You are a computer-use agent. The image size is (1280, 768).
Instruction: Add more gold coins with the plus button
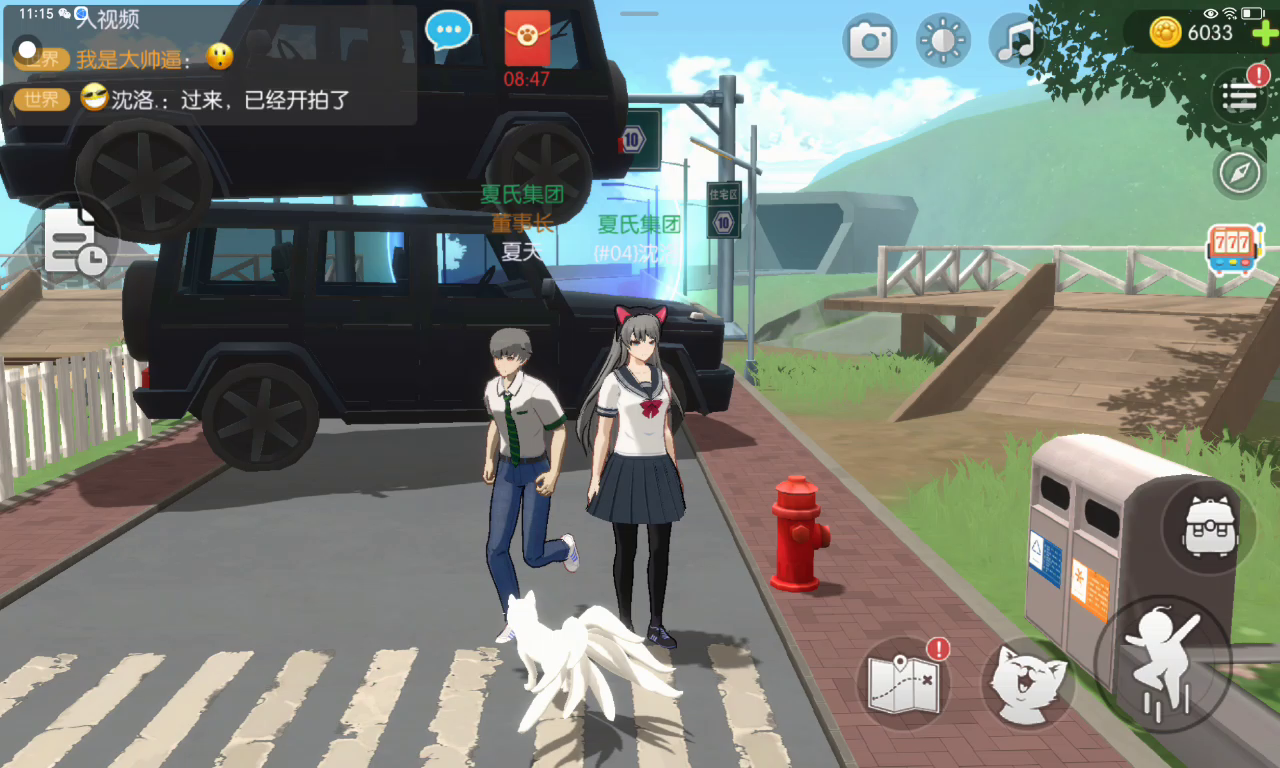(x=1264, y=33)
